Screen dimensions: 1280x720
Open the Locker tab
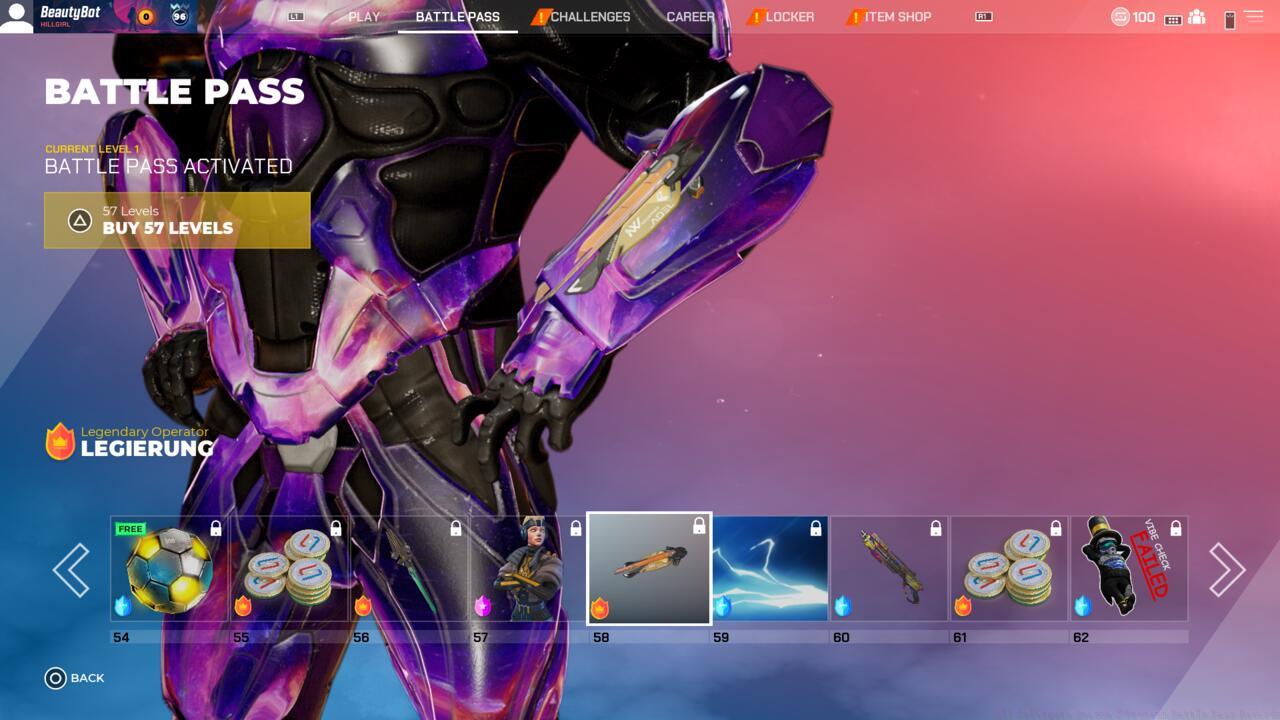click(789, 17)
